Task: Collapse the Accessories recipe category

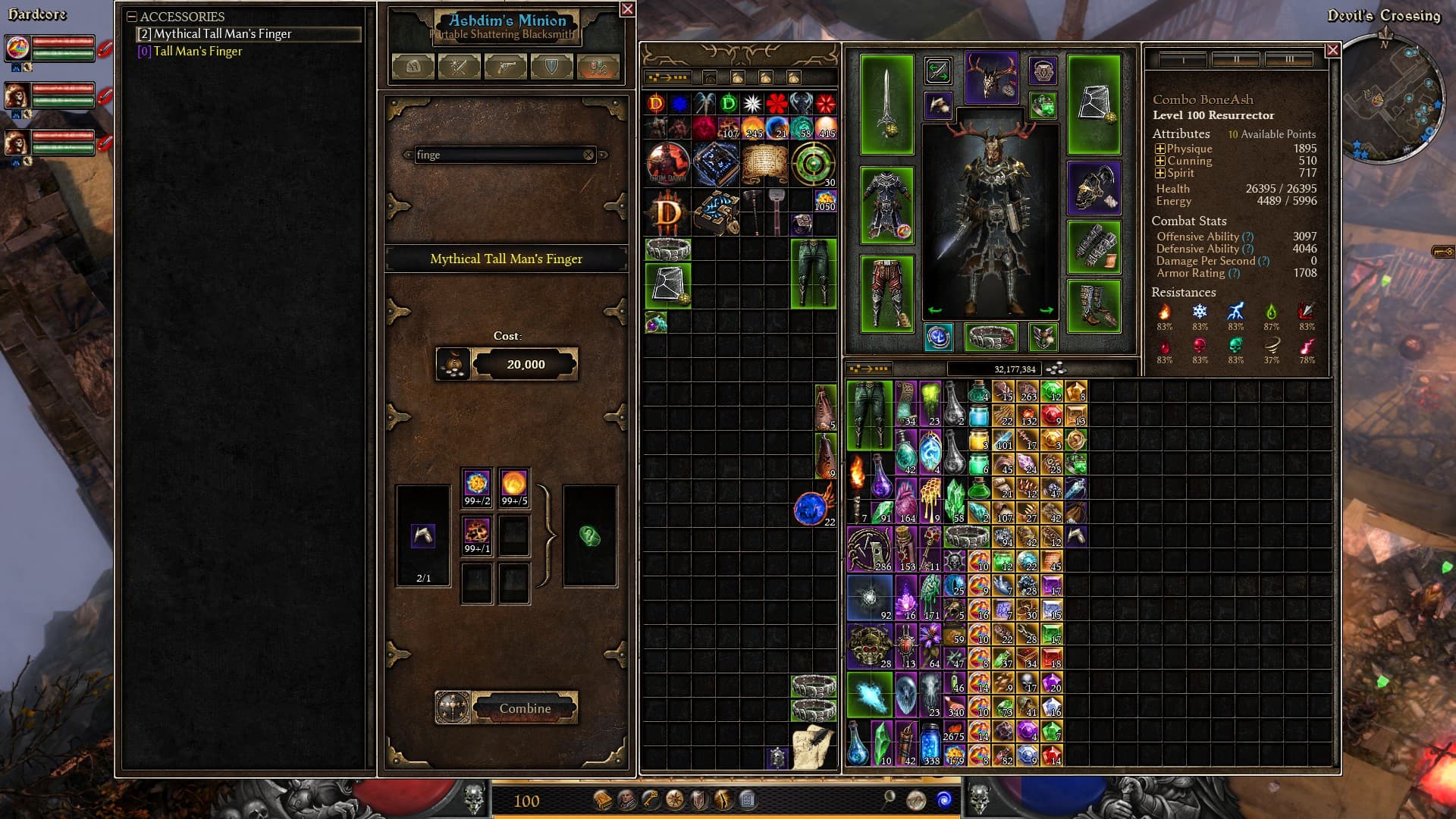Action: 132,17
